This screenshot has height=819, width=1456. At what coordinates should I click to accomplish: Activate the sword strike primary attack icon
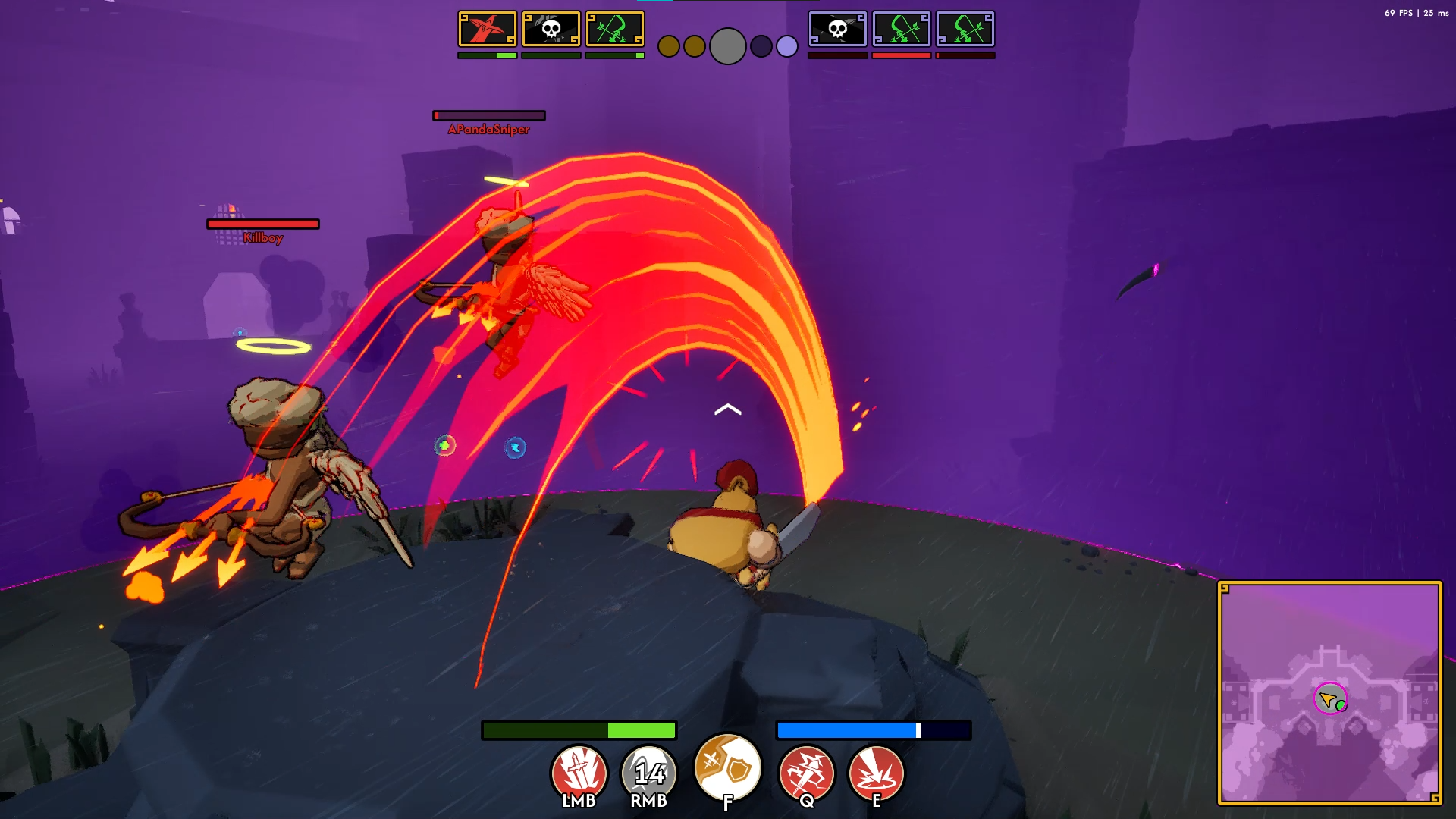[579, 773]
